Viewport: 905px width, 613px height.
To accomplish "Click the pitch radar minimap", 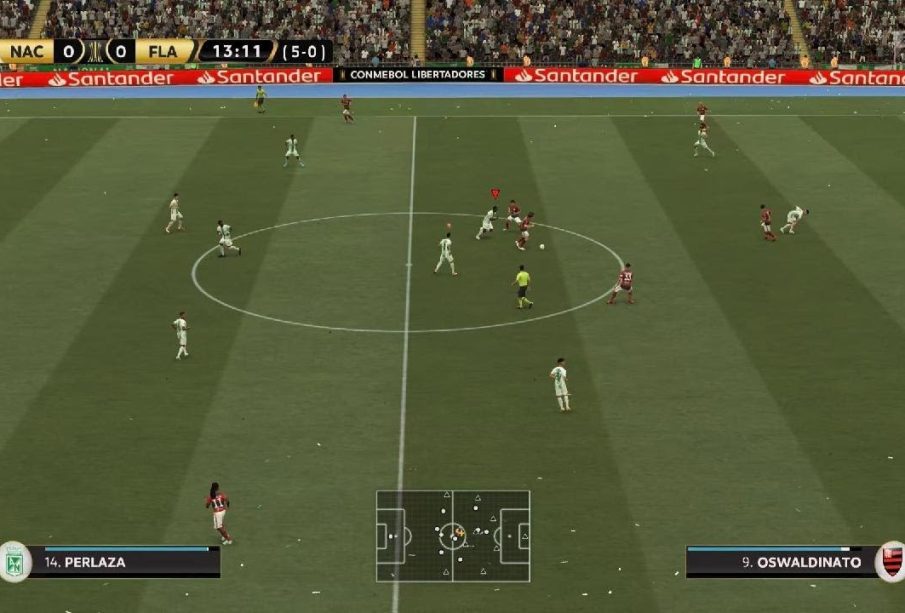I will [x=453, y=536].
